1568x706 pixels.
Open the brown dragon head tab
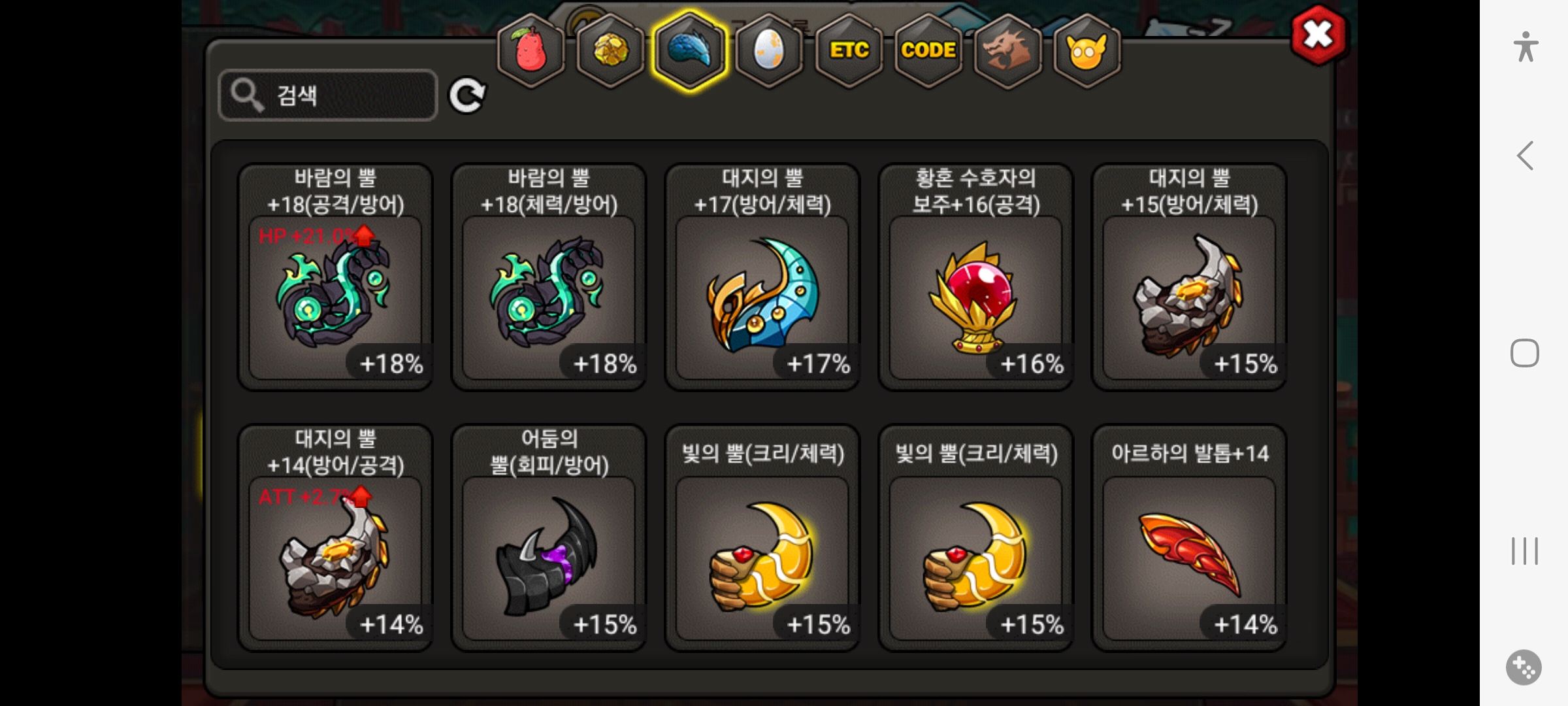(1007, 50)
